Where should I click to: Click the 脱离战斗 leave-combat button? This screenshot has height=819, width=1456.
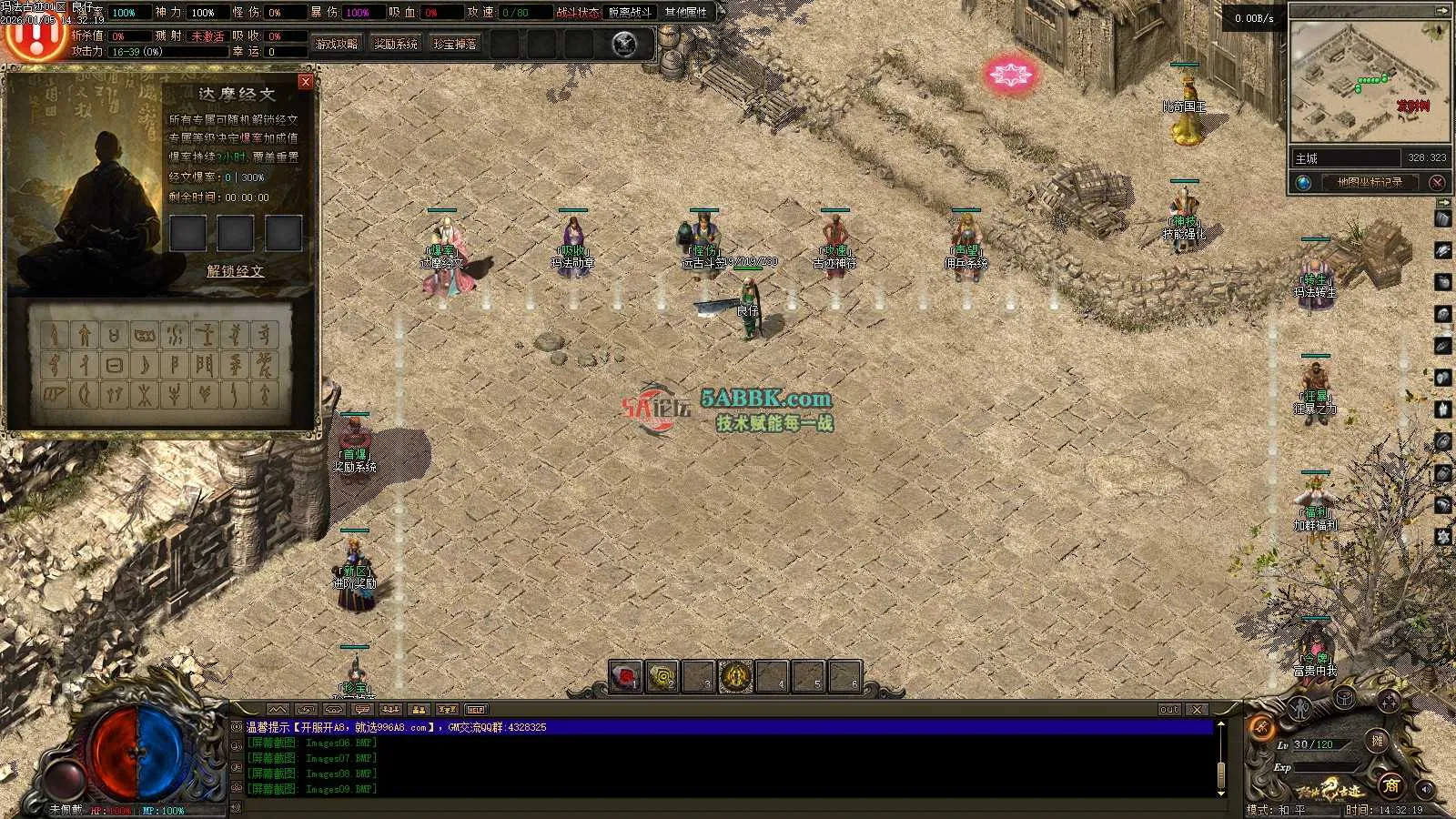point(630,13)
